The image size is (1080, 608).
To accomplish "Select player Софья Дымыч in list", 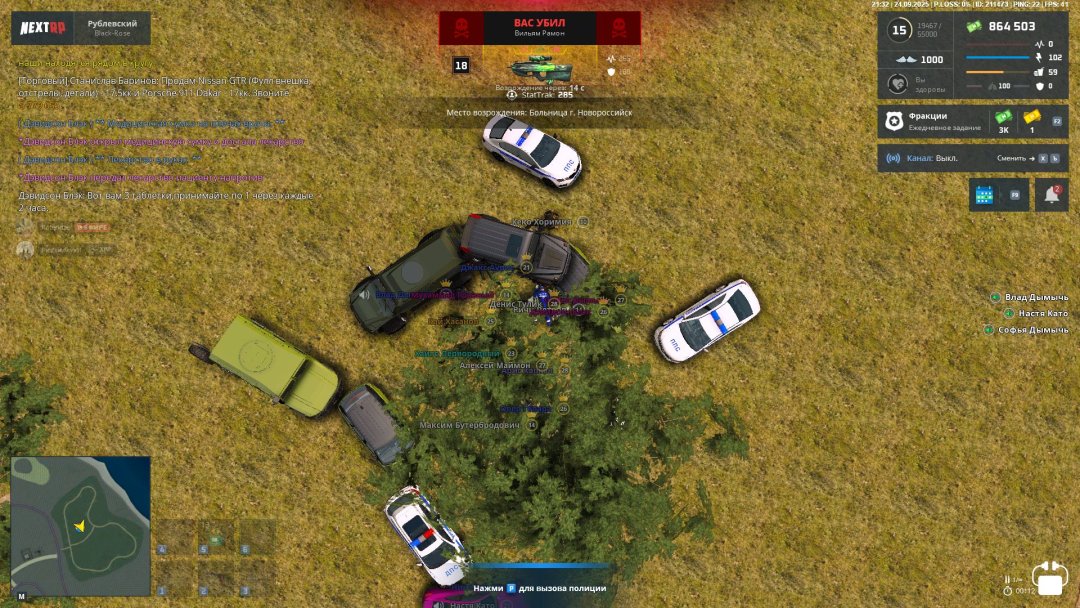I will click(1032, 330).
